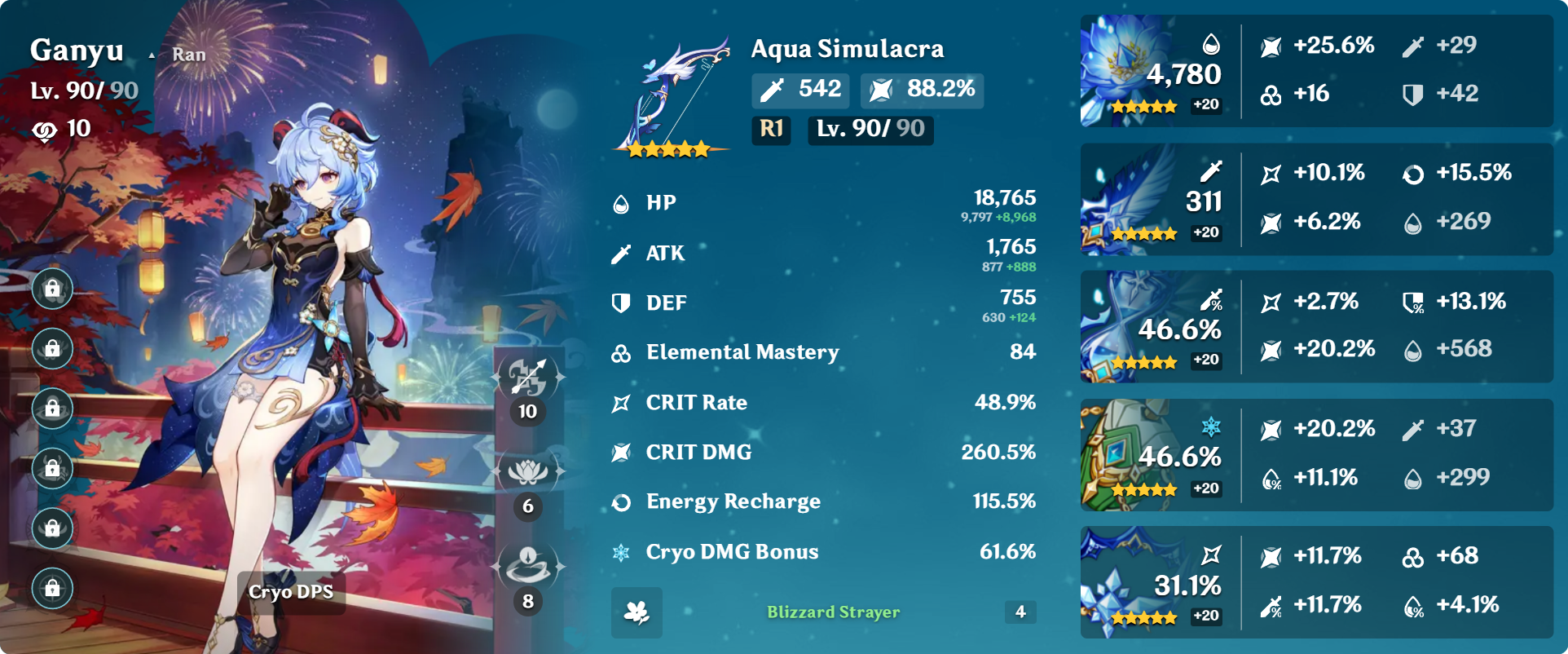Click the bow normal attack talent icon

(x=528, y=377)
